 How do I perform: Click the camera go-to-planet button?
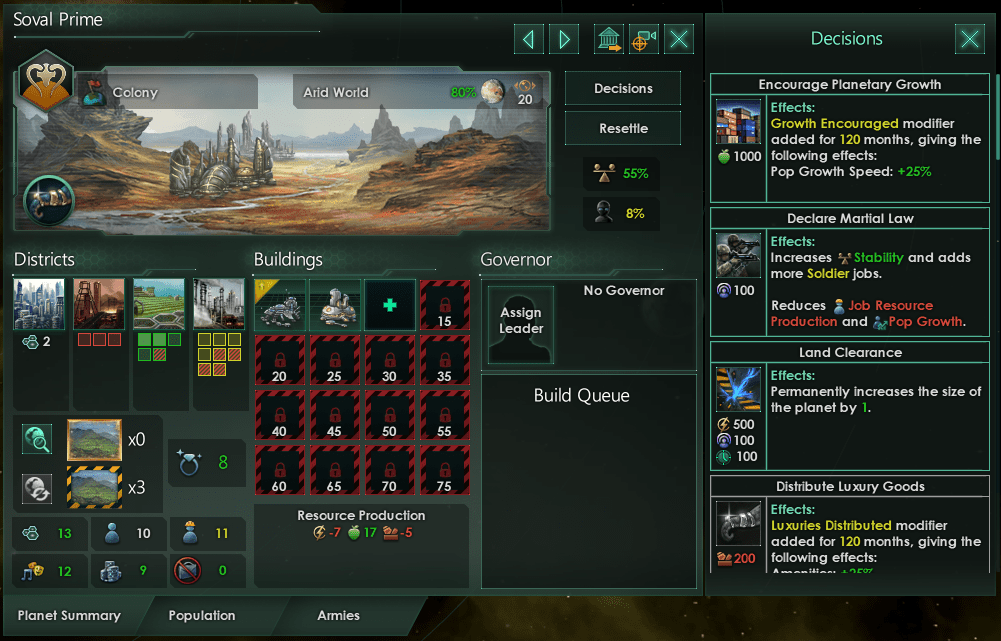(x=643, y=39)
